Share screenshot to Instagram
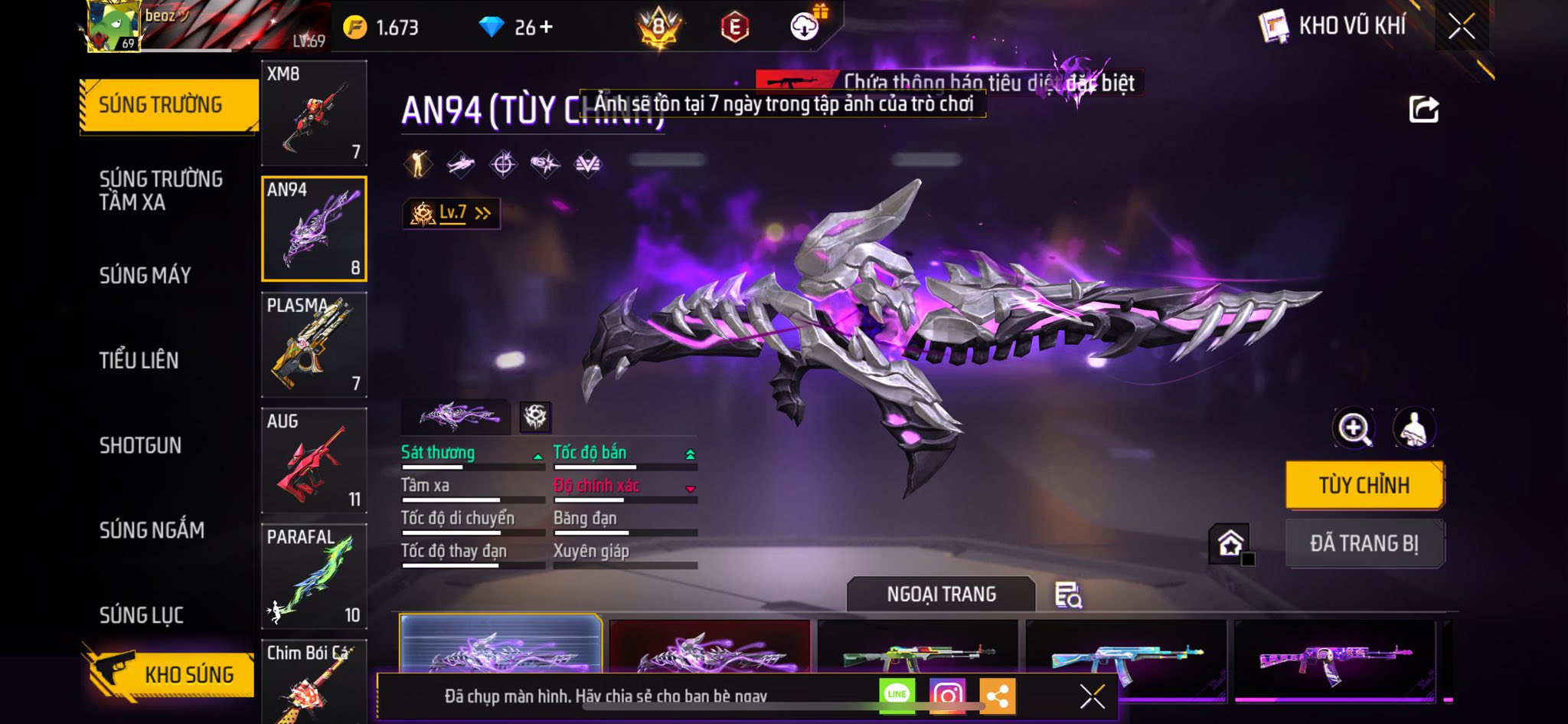 (947, 696)
